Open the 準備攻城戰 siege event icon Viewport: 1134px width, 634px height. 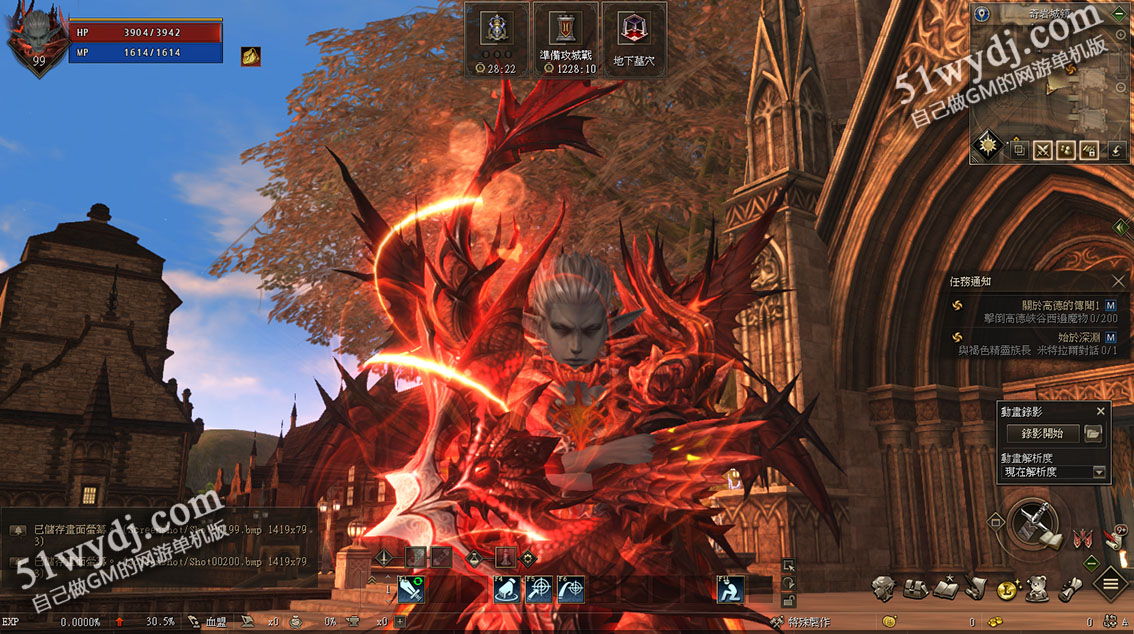pyautogui.click(x=566, y=40)
